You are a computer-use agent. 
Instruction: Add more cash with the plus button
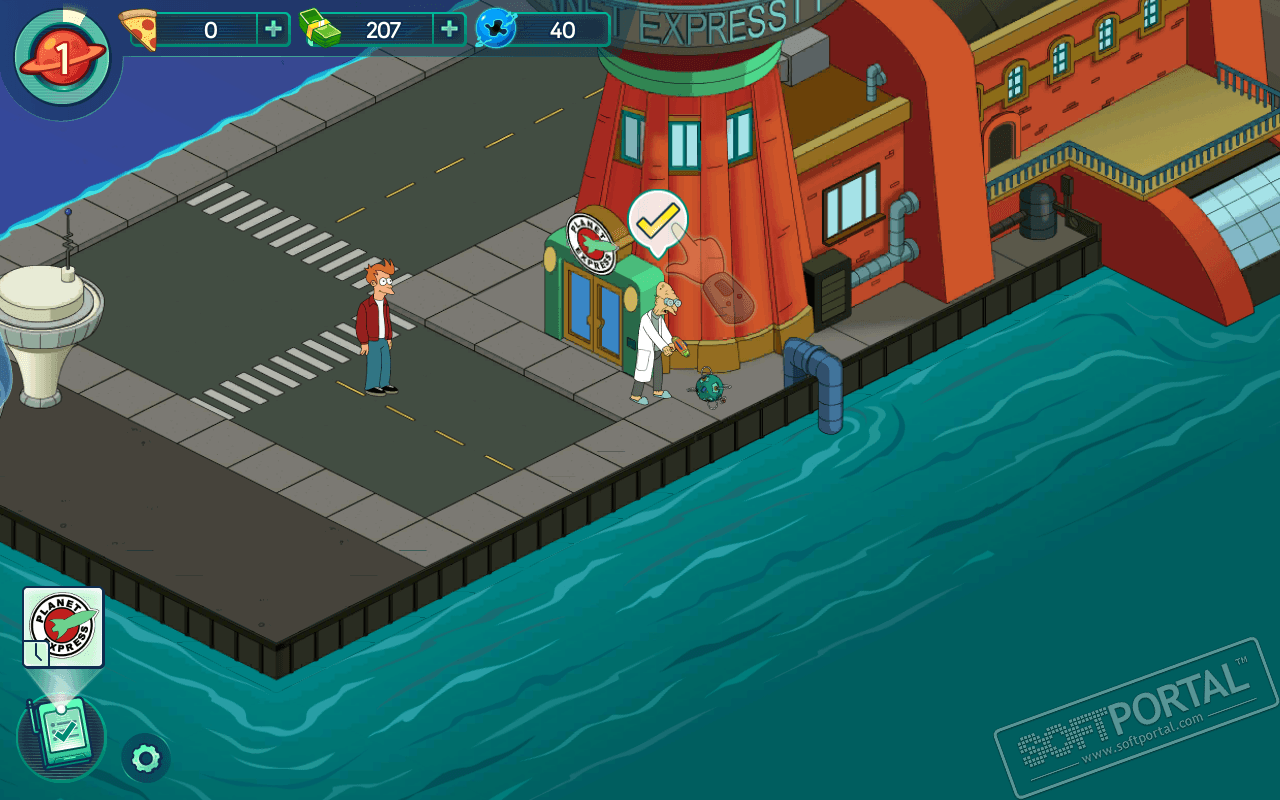(x=449, y=30)
